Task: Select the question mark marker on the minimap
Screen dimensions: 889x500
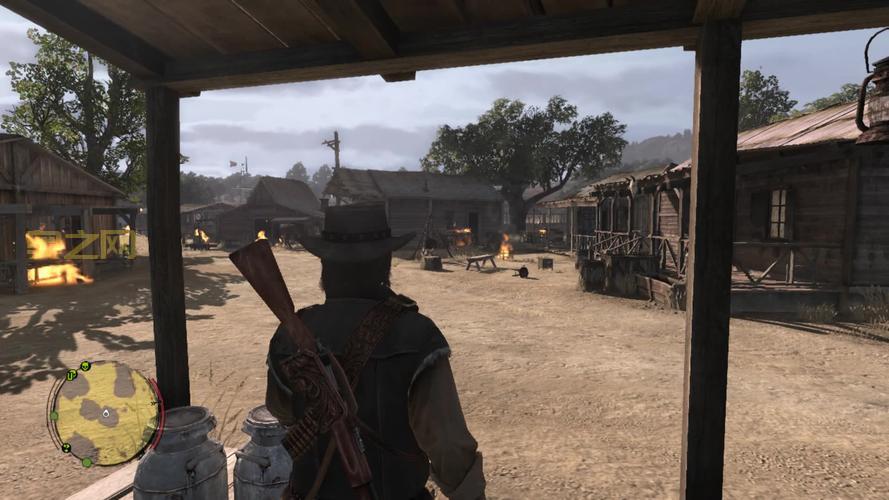Action: point(66,448)
